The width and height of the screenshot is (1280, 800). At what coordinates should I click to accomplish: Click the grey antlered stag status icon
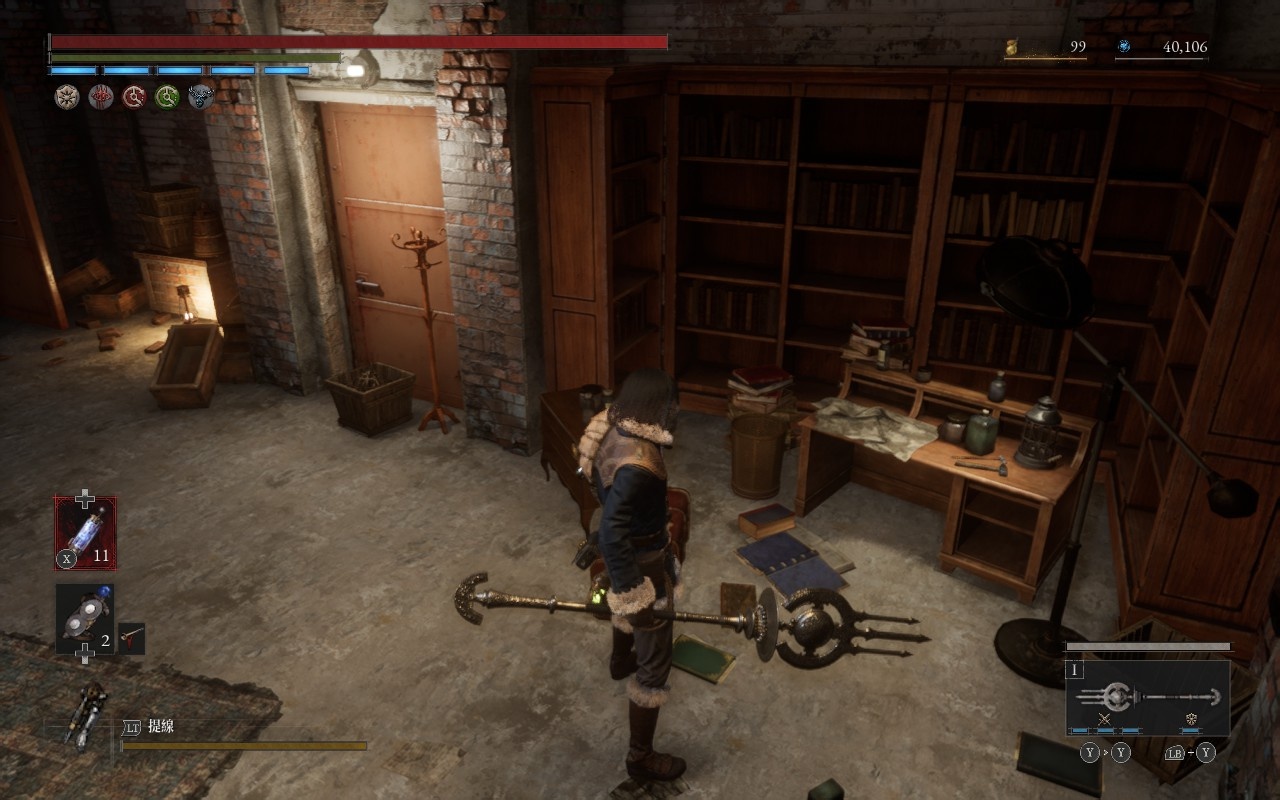201,97
